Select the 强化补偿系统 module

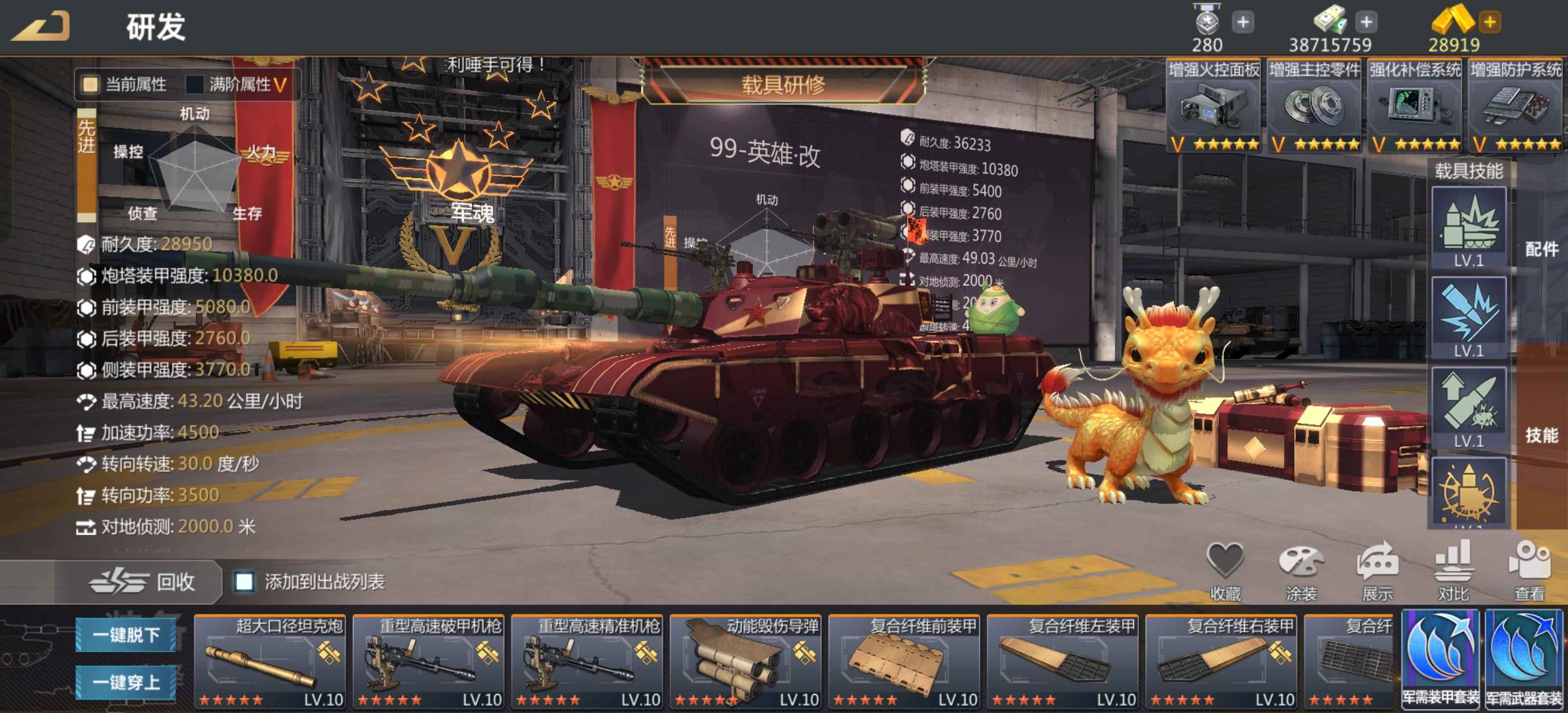pos(1415,105)
